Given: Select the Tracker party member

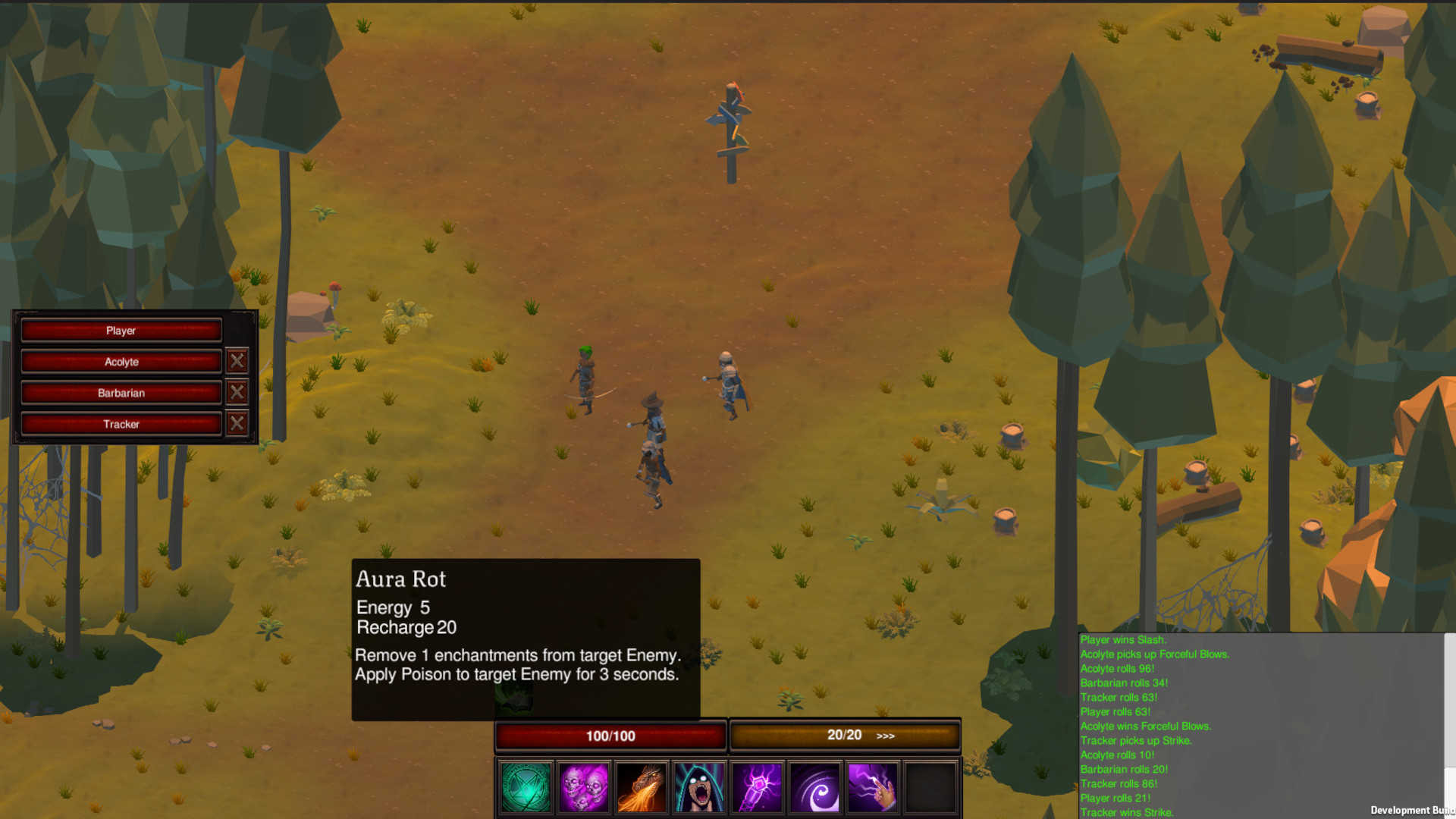Looking at the screenshot, I should [x=121, y=424].
